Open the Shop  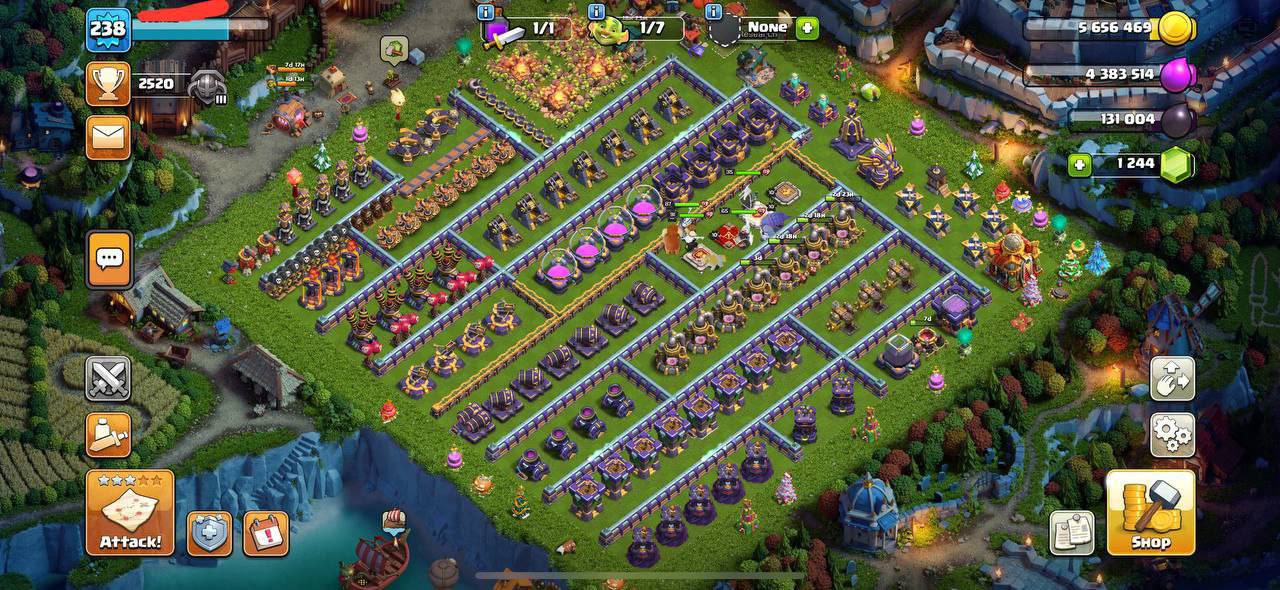click(x=1150, y=513)
